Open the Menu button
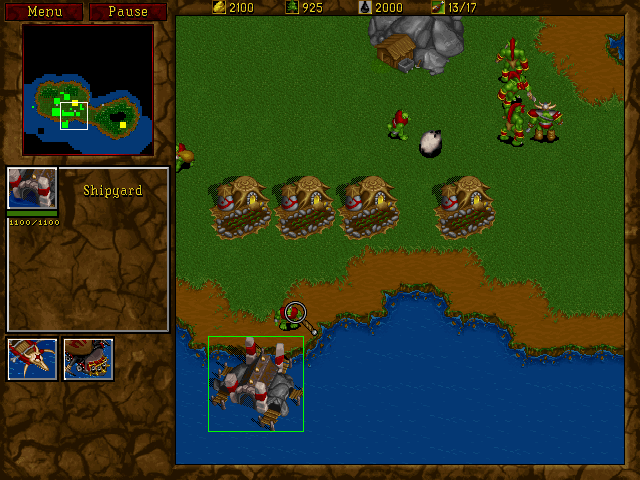640x480 pixels. [44, 12]
